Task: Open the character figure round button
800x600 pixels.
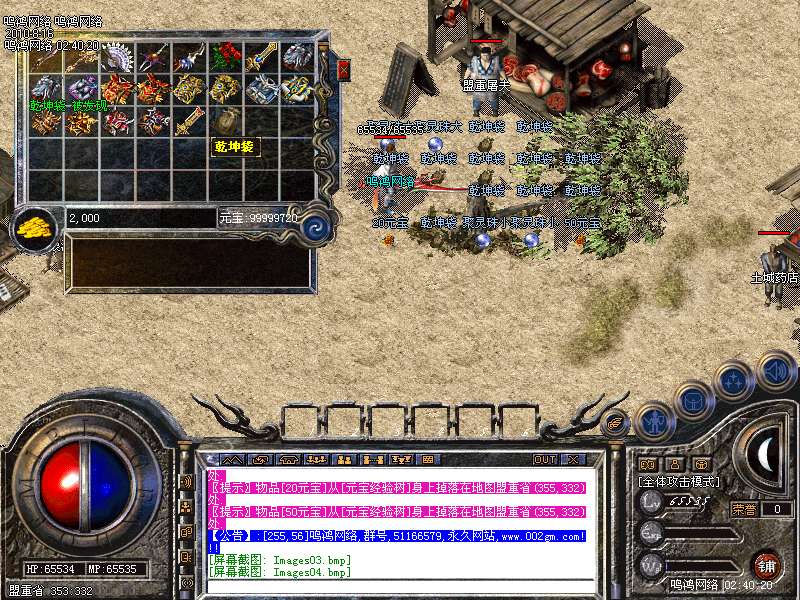Action: tap(654, 421)
